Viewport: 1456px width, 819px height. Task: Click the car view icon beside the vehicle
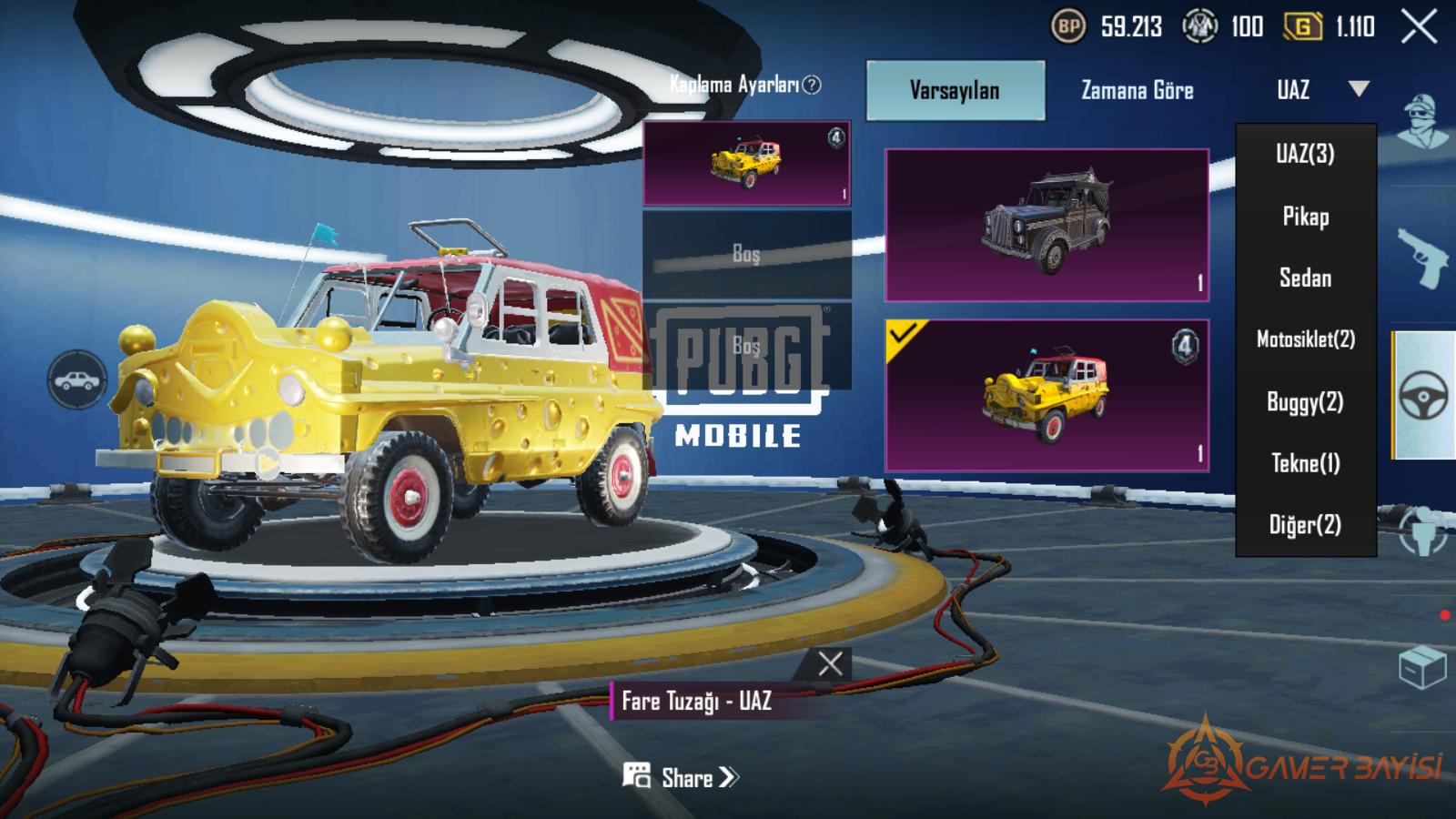pyautogui.click(x=76, y=379)
